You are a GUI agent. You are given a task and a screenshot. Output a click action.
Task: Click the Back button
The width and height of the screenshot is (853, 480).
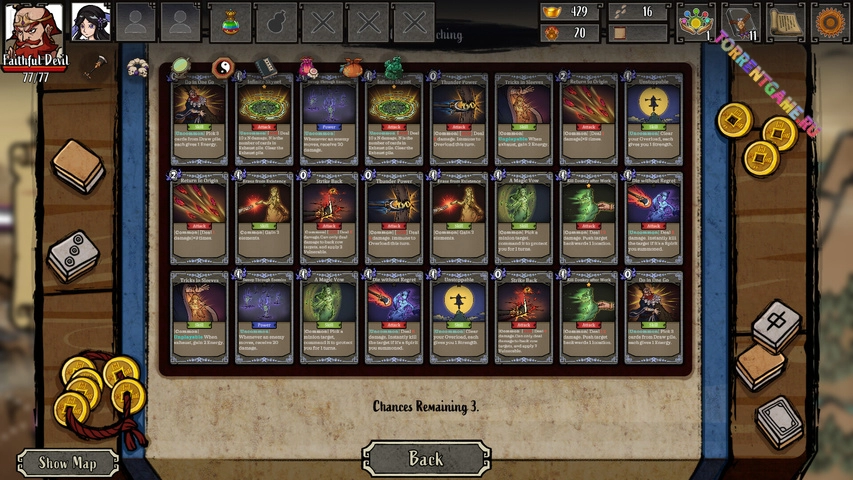coord(426,459)
